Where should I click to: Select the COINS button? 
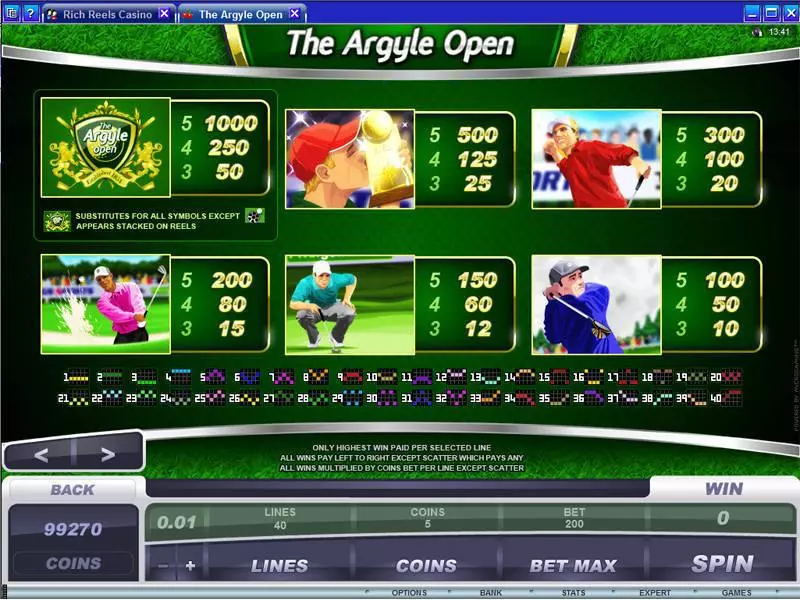tap(426, 566)
